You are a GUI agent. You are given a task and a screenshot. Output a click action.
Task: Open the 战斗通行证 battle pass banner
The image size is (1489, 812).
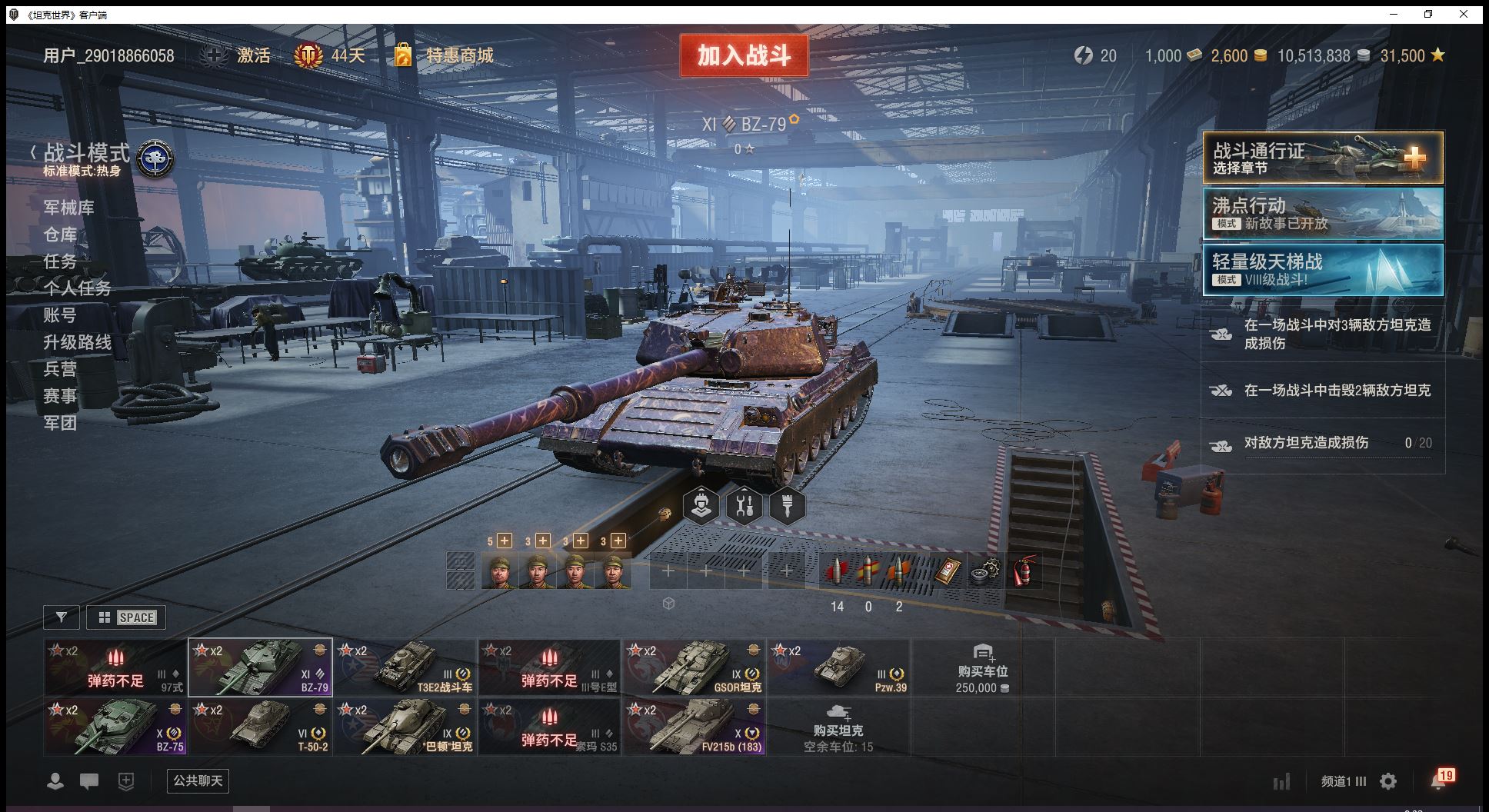click(x=1323, y=158)
